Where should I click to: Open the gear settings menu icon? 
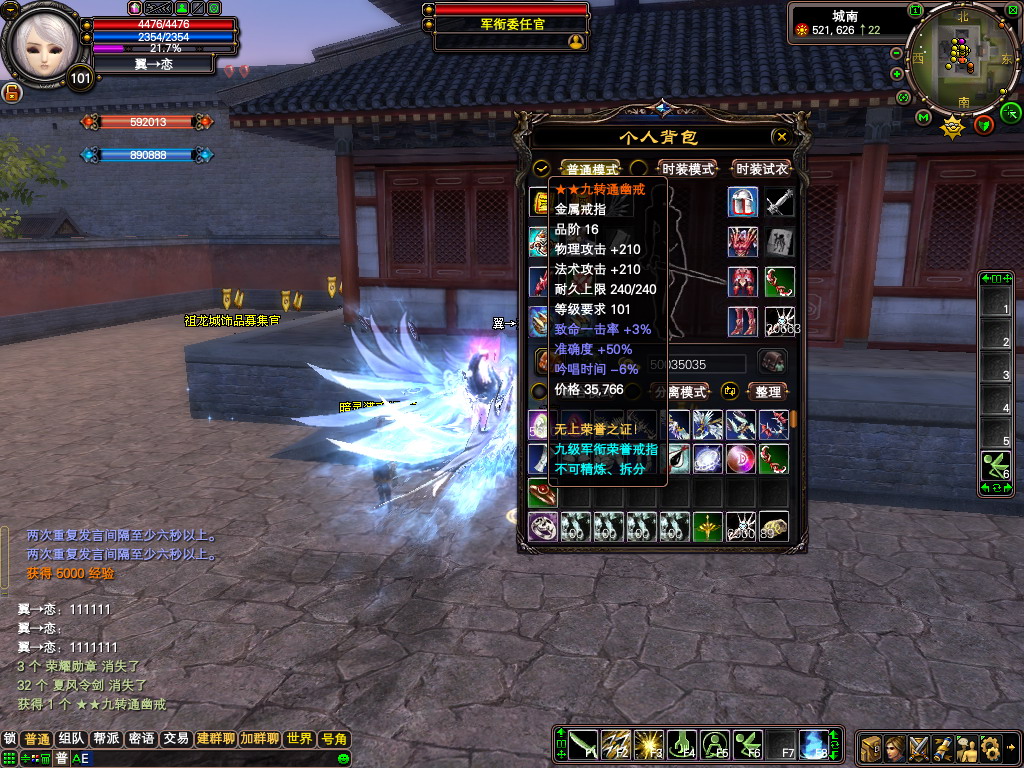(x=991, y=747)
